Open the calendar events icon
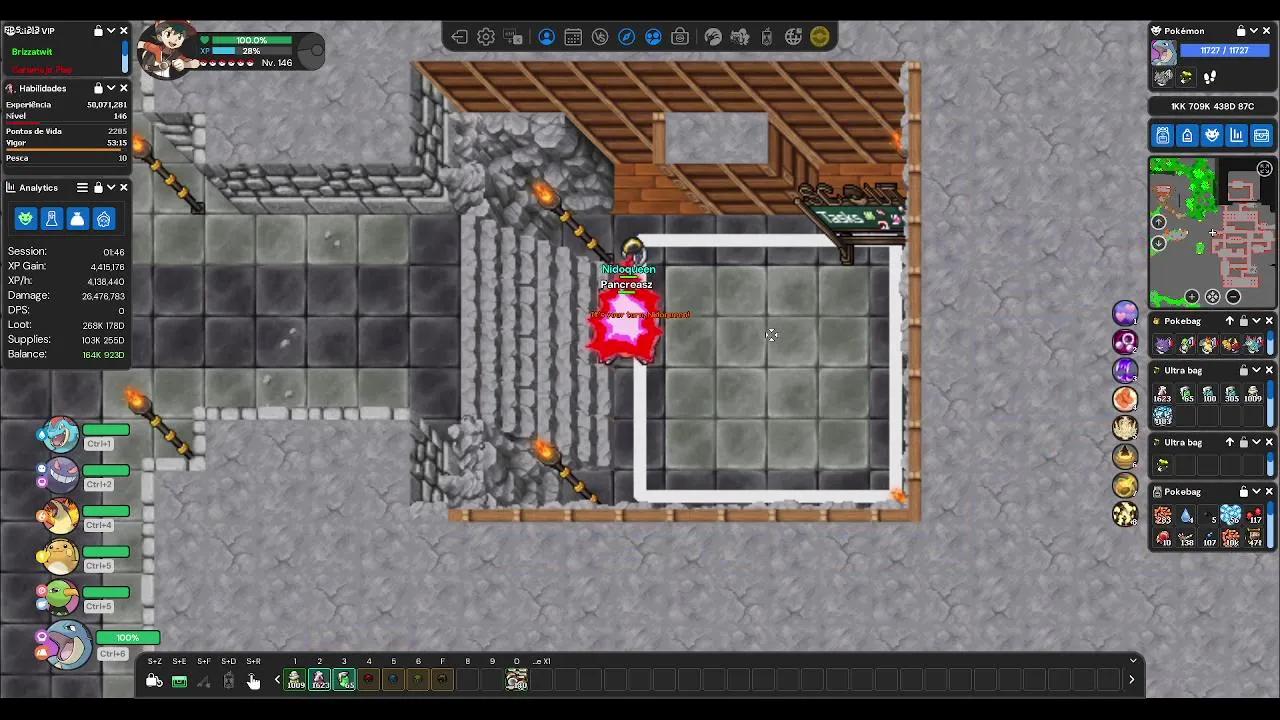The height and width of the screenshot is (720, 1280). point(573,37)
